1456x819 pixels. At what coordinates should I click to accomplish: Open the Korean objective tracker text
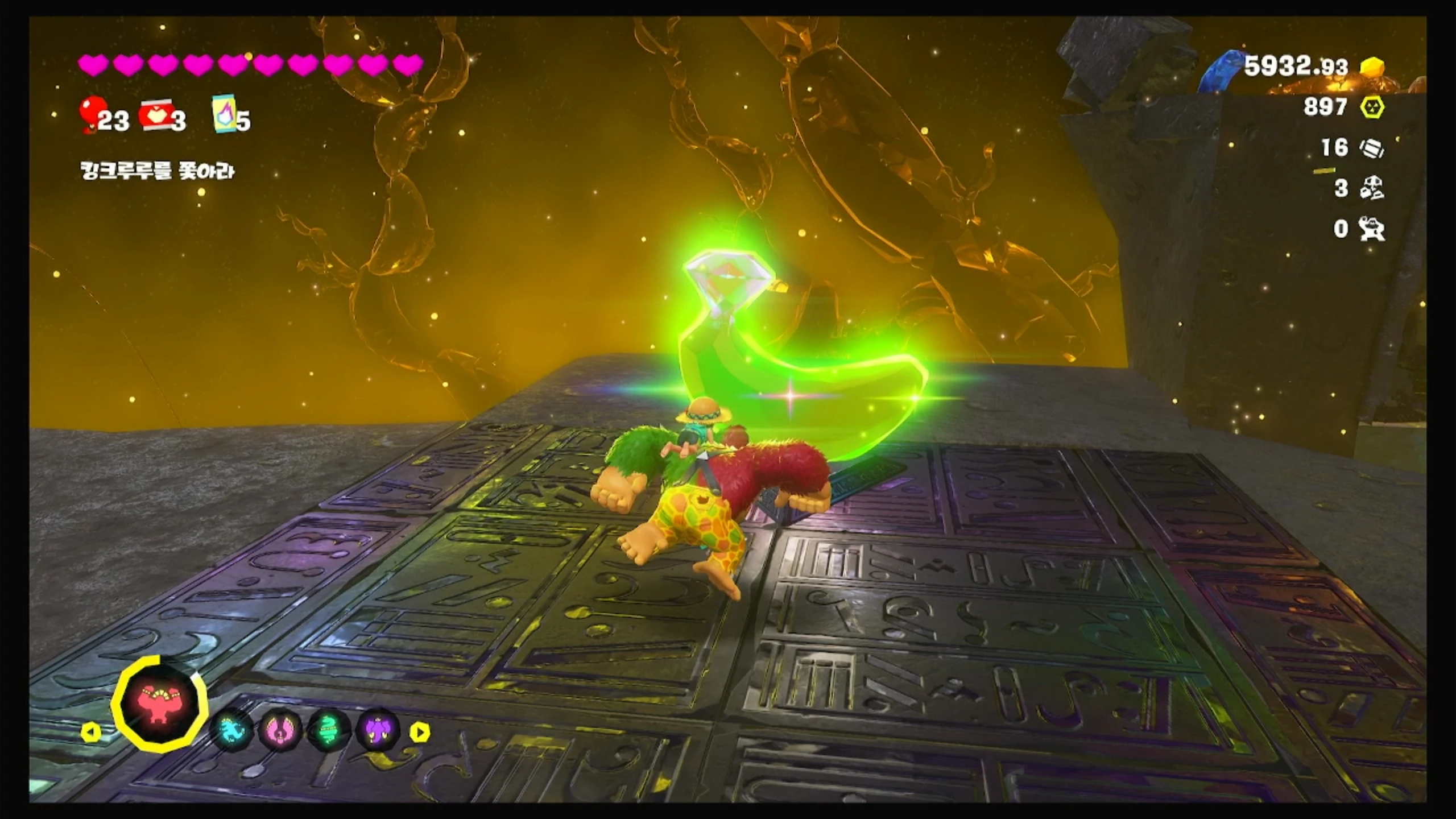(158, 171)
